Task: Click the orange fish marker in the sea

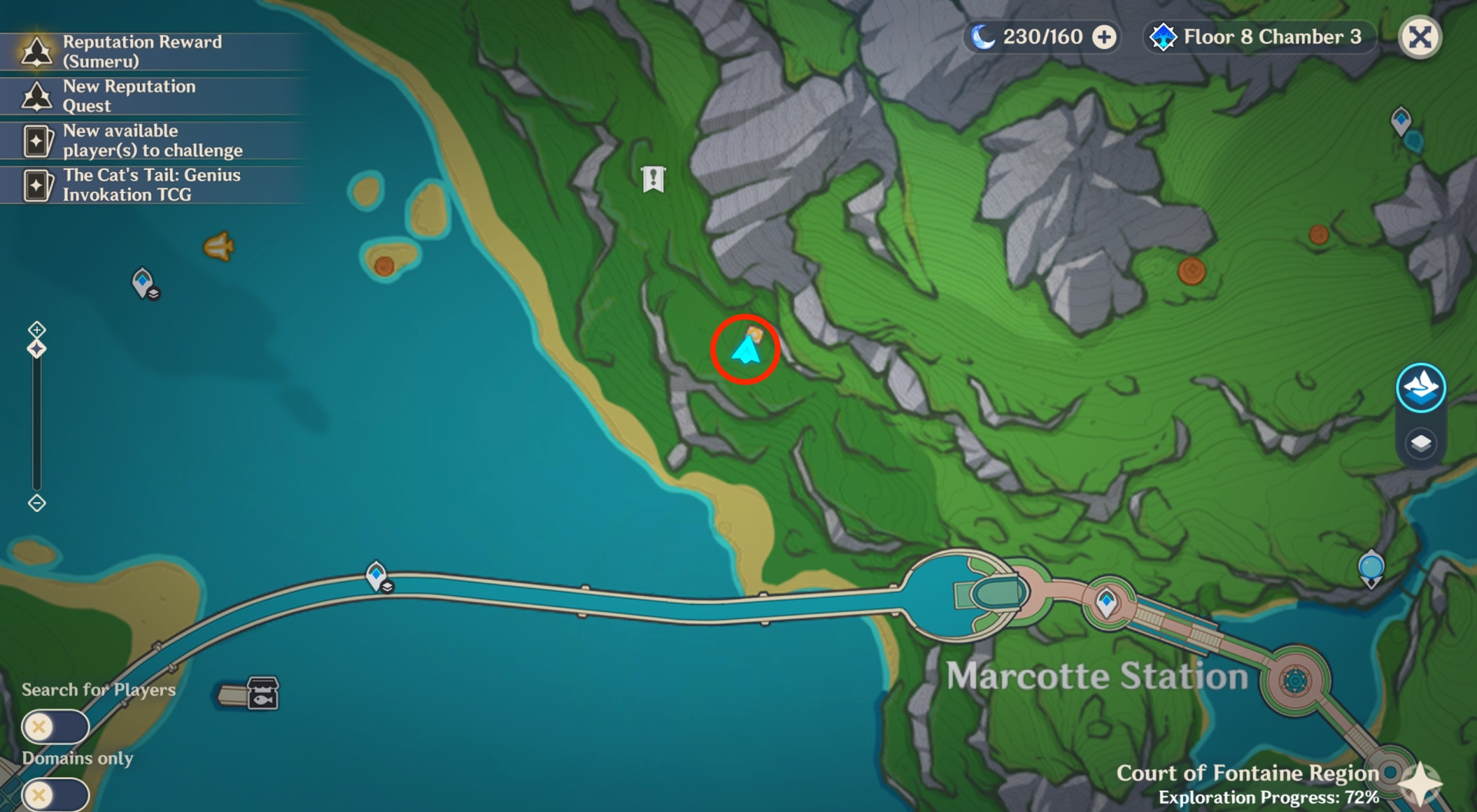Action: (218, 247)
